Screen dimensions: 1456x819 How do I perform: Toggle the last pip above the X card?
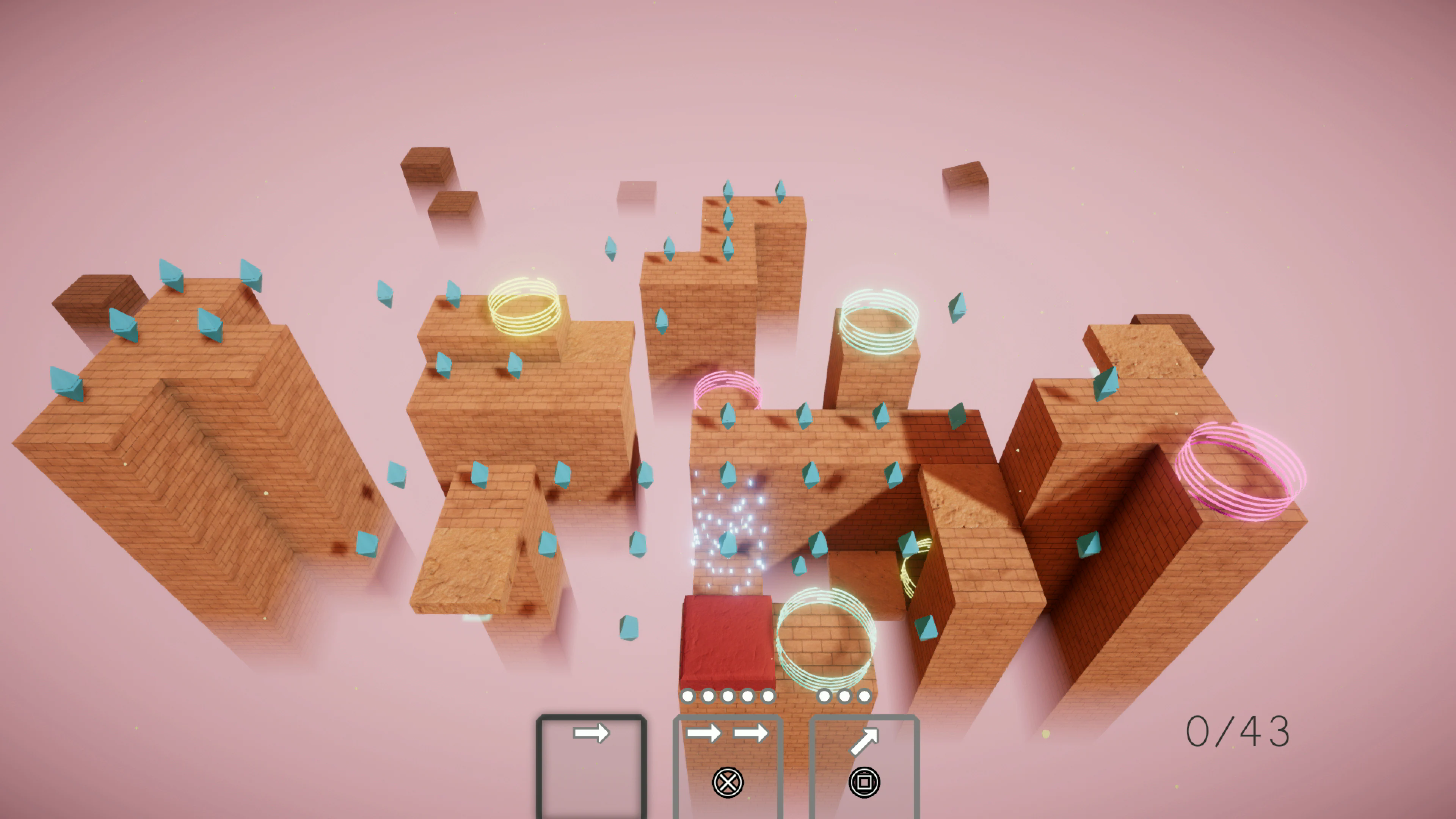click(768, 696)
